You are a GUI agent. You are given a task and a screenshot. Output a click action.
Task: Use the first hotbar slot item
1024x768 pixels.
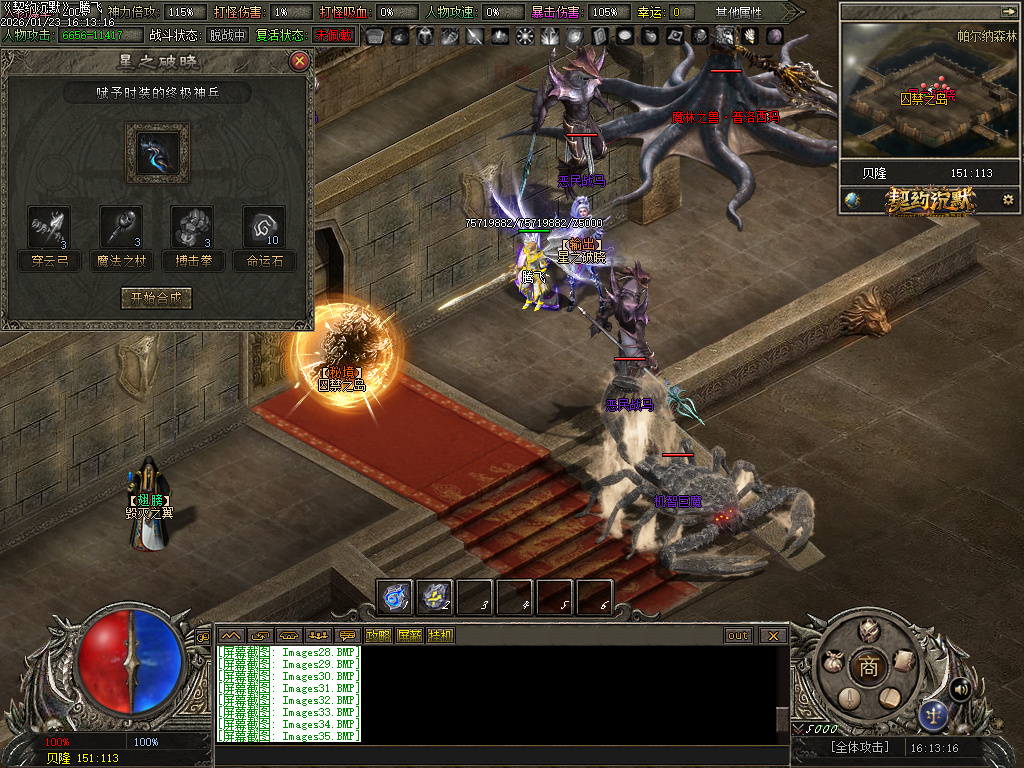[x=396, y=597]
